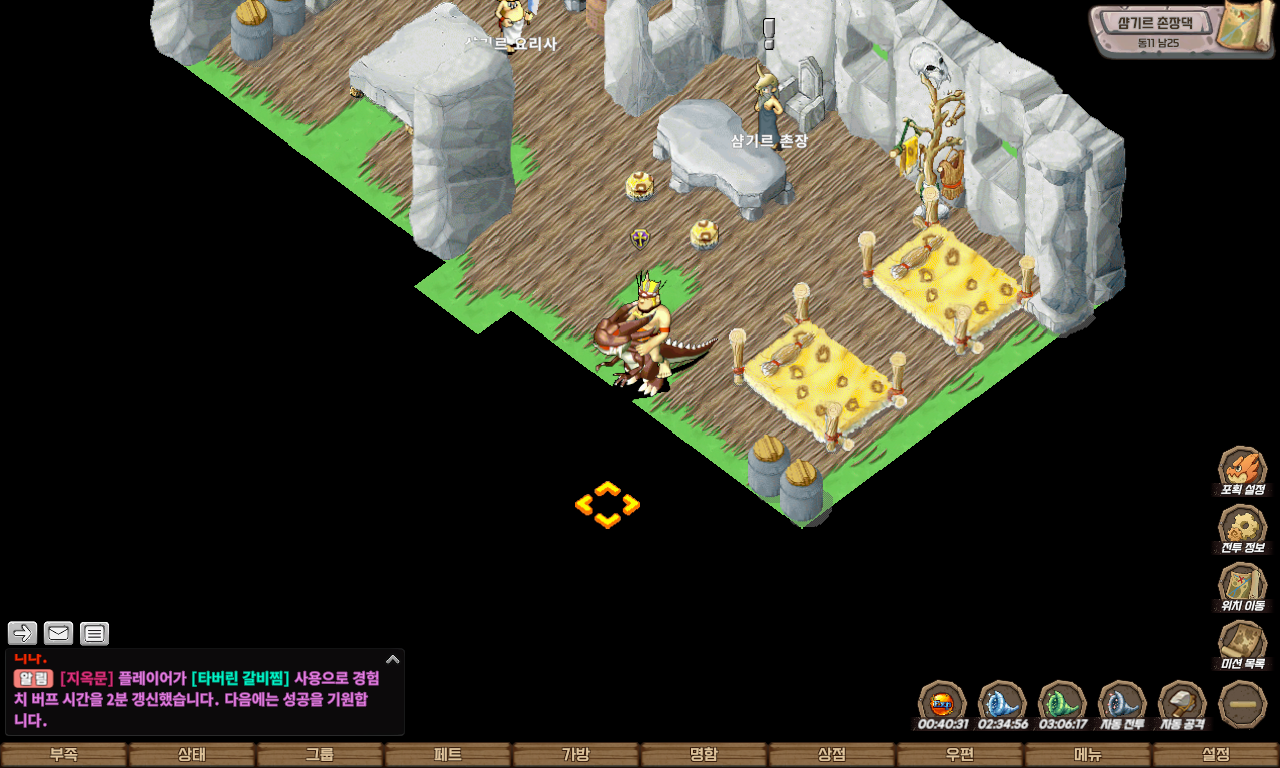Click the envelope button above the chat
Viewport: 1280px width, 768px height.
coord(59,633)
